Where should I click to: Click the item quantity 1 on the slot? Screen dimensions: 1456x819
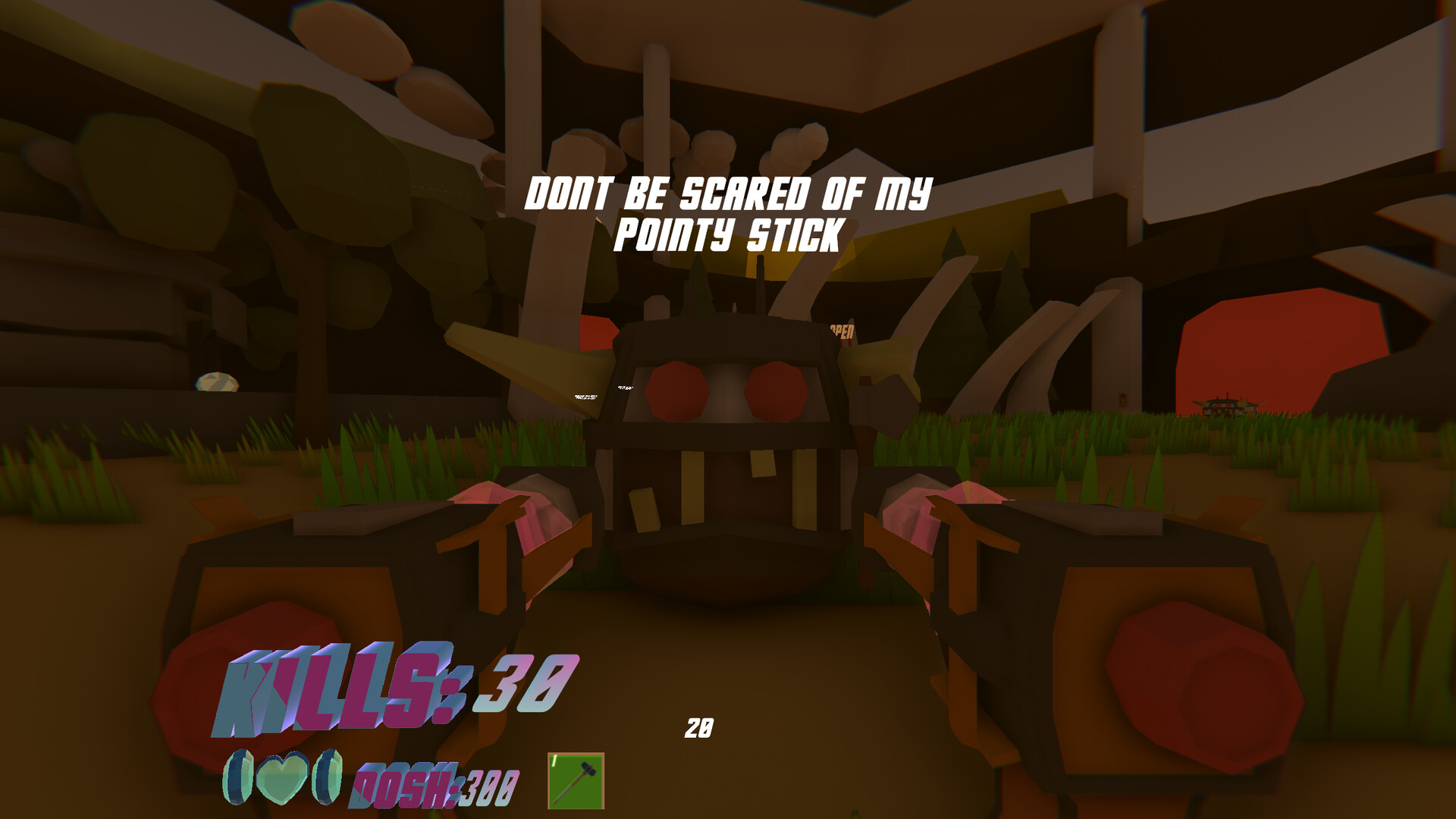click(x=556, y=761)
